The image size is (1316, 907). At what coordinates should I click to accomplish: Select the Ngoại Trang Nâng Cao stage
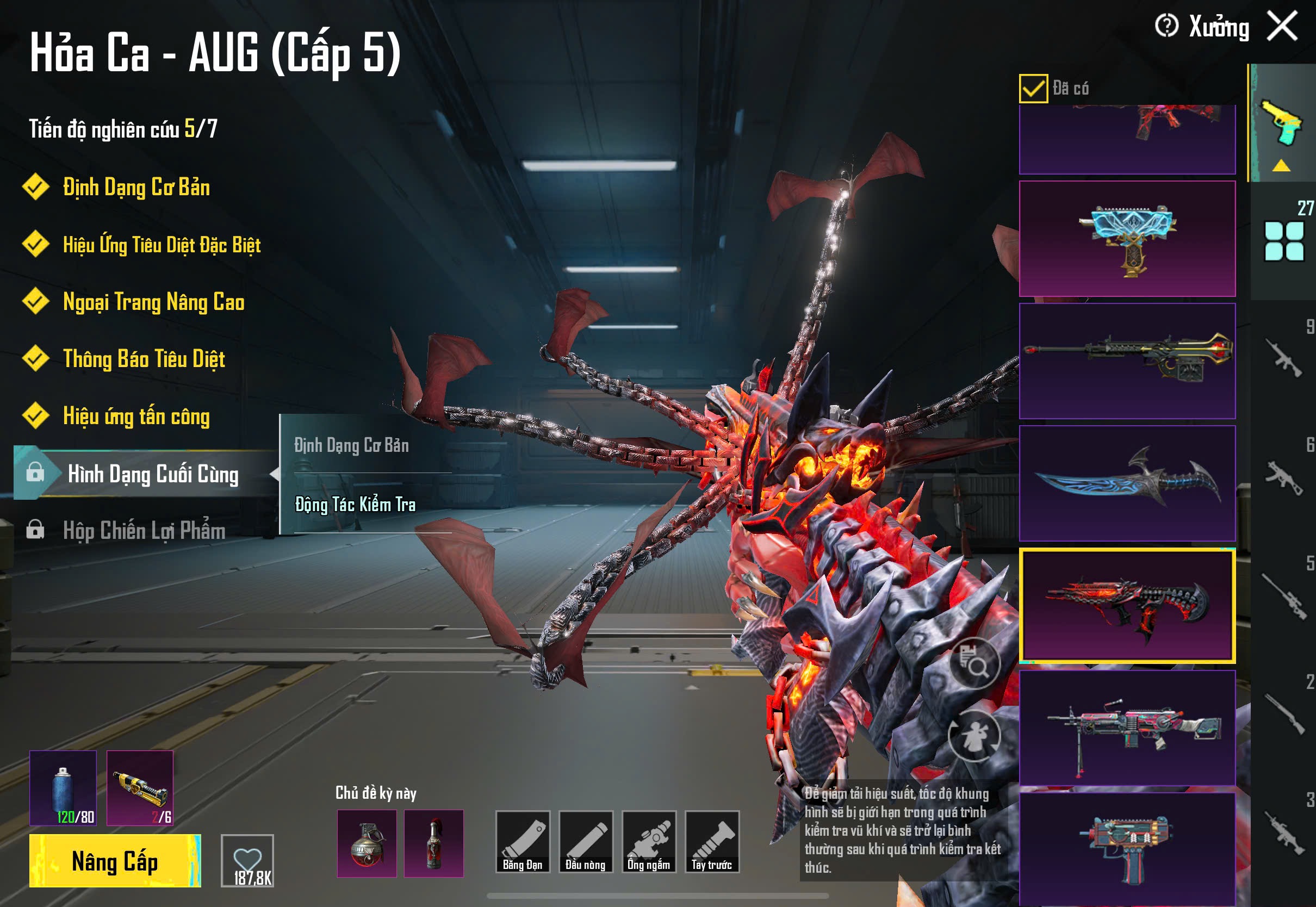point(153,302)
